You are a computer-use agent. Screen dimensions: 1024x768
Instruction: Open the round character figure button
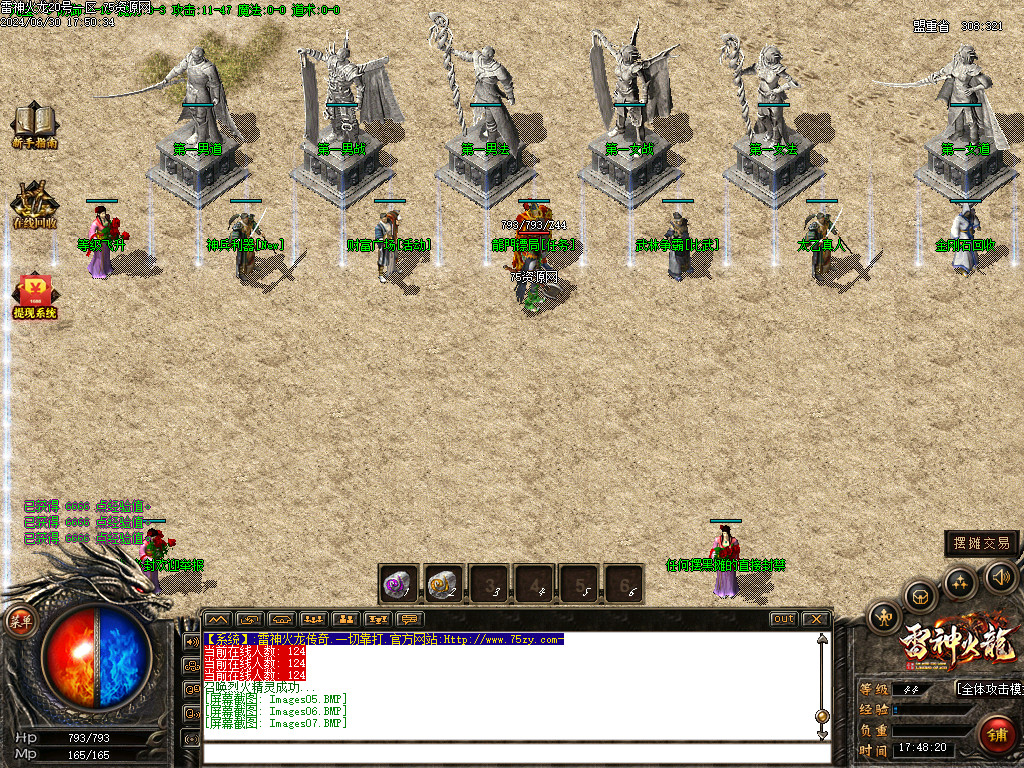coord(885,617)
